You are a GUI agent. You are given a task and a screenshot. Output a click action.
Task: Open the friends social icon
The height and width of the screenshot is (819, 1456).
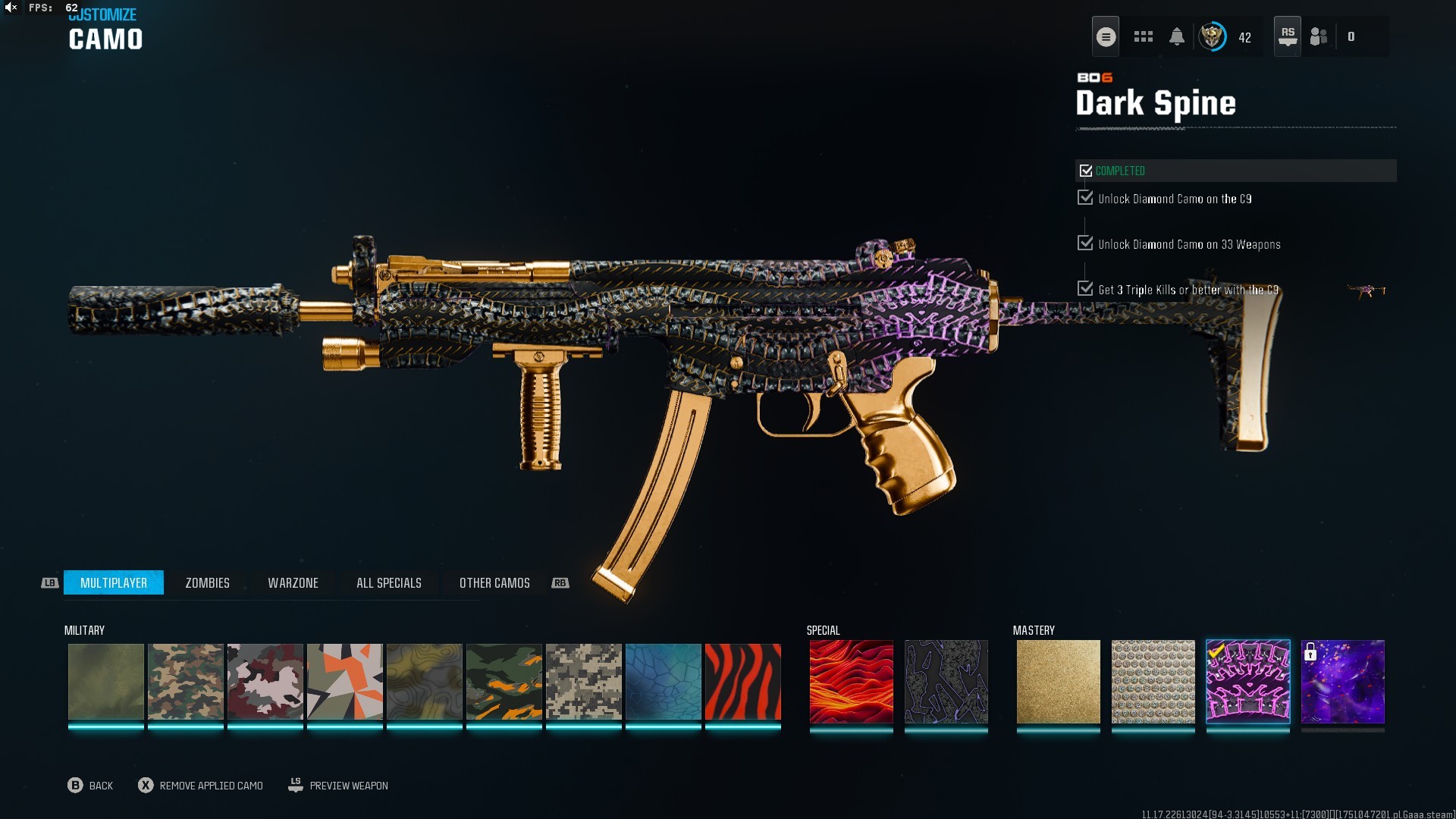point(1319,36)
